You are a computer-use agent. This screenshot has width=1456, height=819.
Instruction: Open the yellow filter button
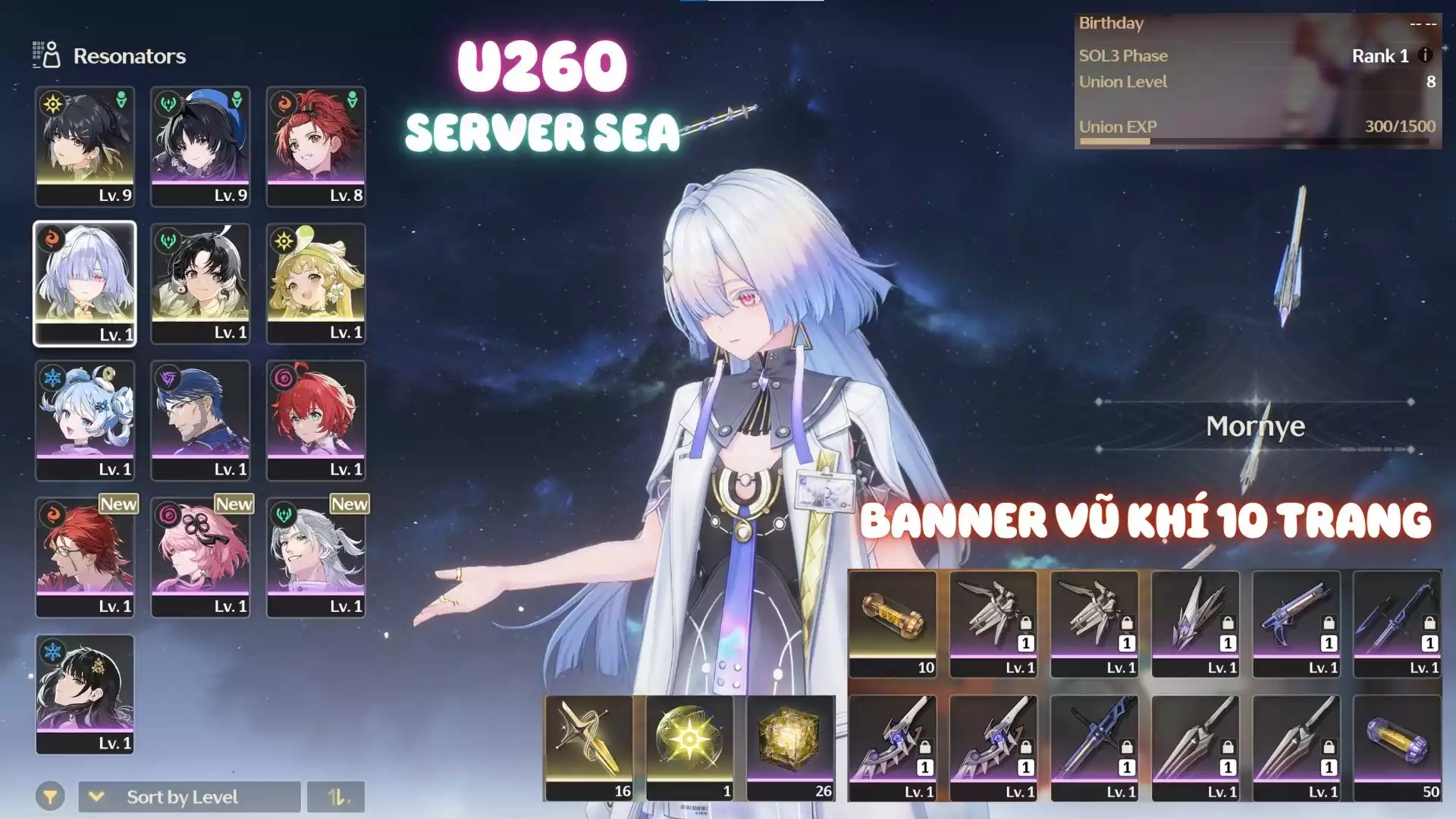[49, 797]
